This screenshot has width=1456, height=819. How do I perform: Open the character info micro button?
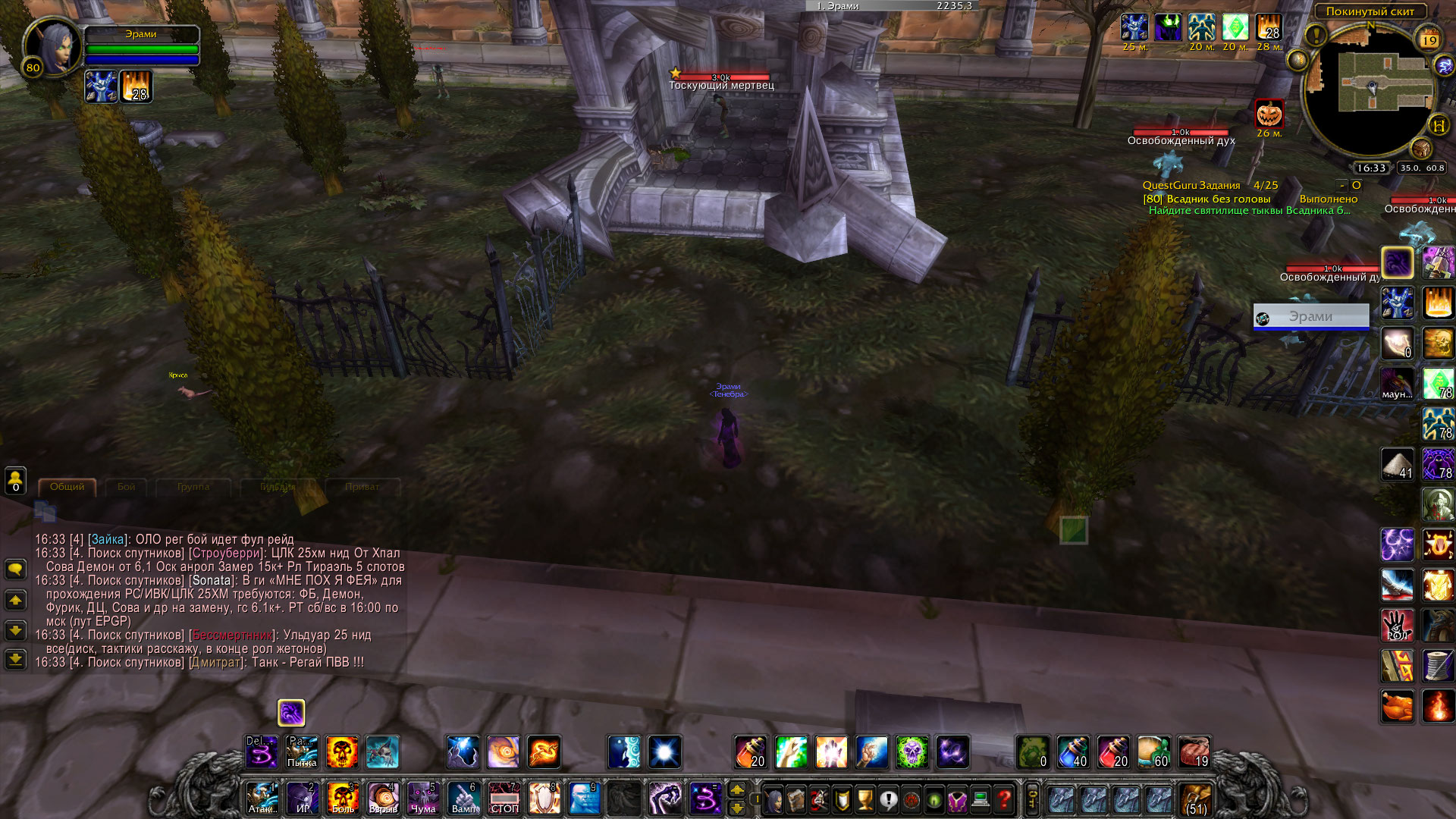(773, 799)
